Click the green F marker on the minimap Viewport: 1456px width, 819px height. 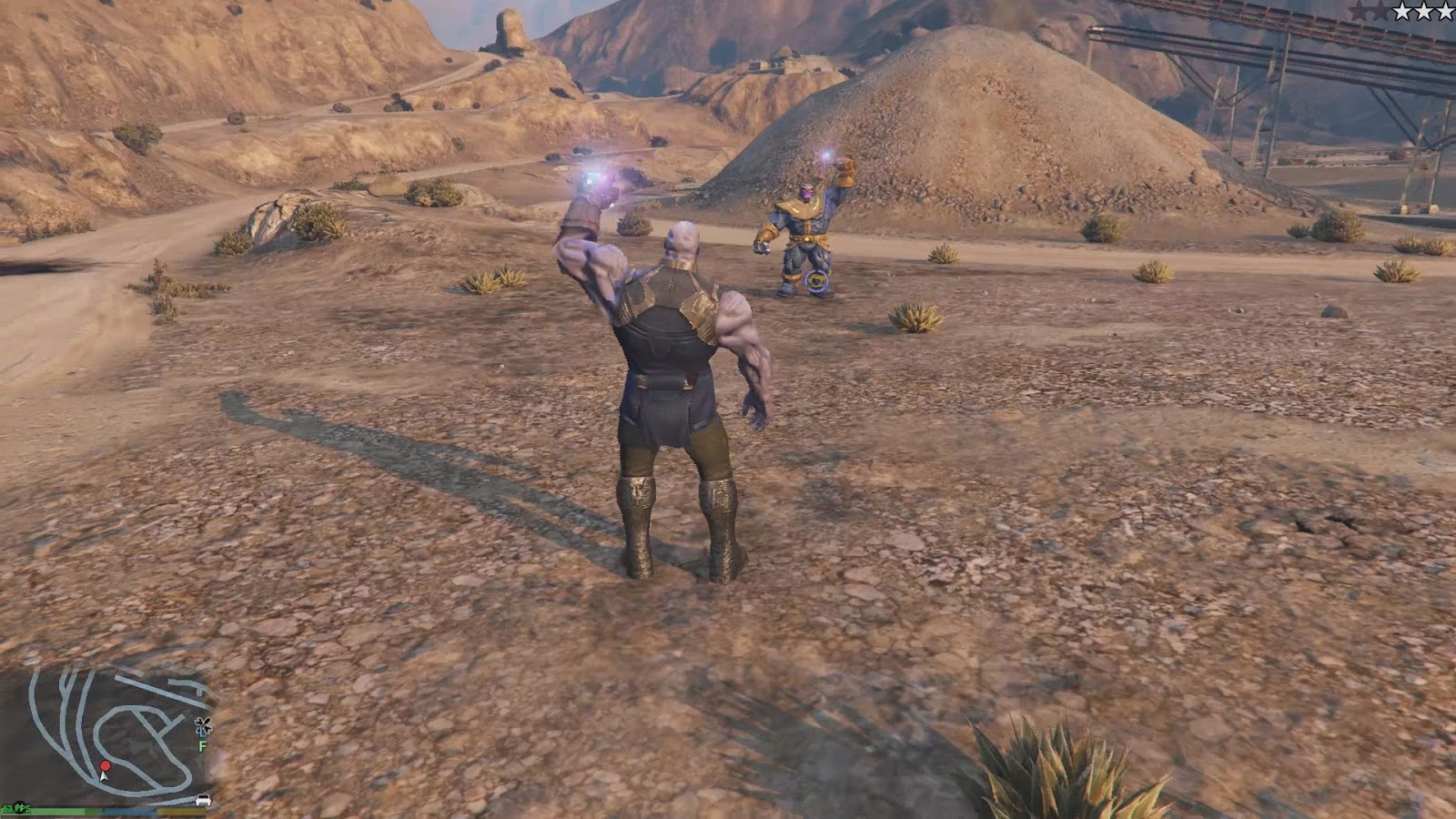pos(202,745)
